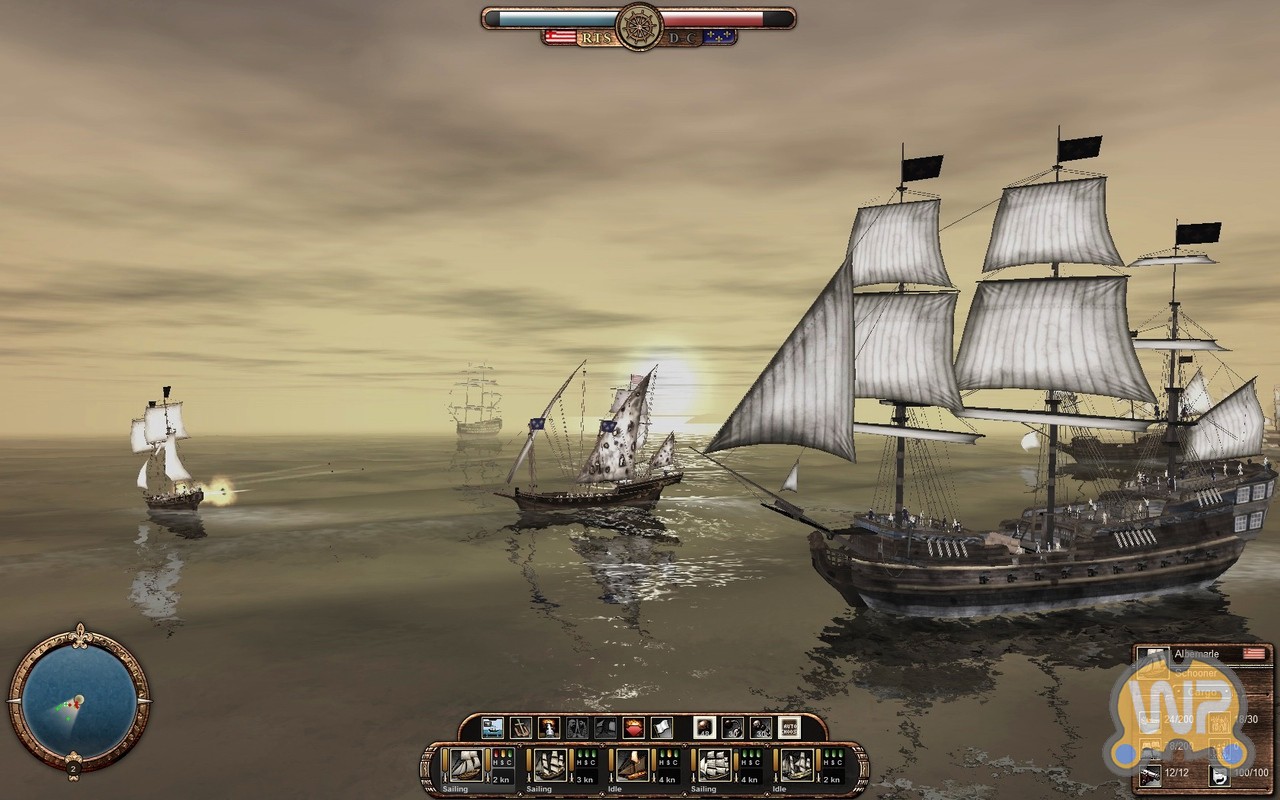The image size is (1280, 800).
Task: Choose the white flag surrender icon
Action: click(662, 728)
